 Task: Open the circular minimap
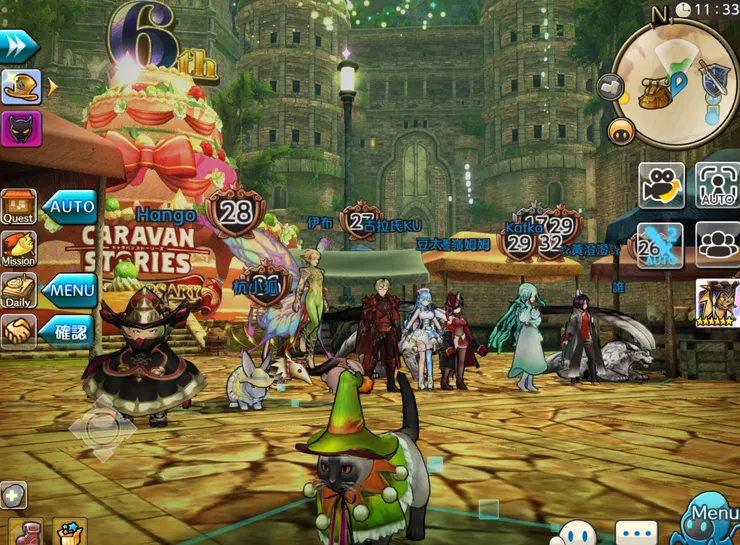coord(676,84)
